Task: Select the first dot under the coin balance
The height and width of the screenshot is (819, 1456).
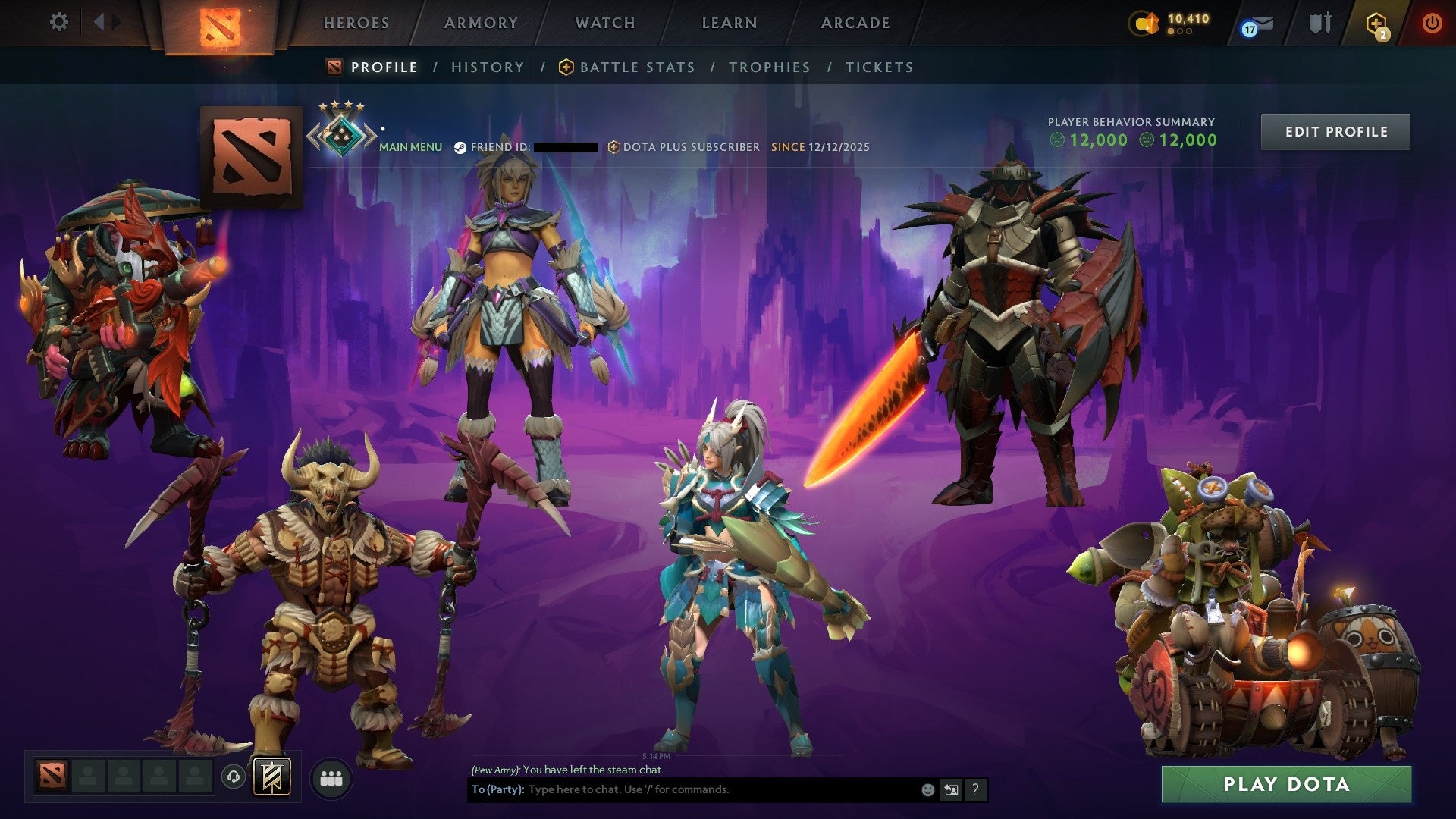Action: point(1170,32)
